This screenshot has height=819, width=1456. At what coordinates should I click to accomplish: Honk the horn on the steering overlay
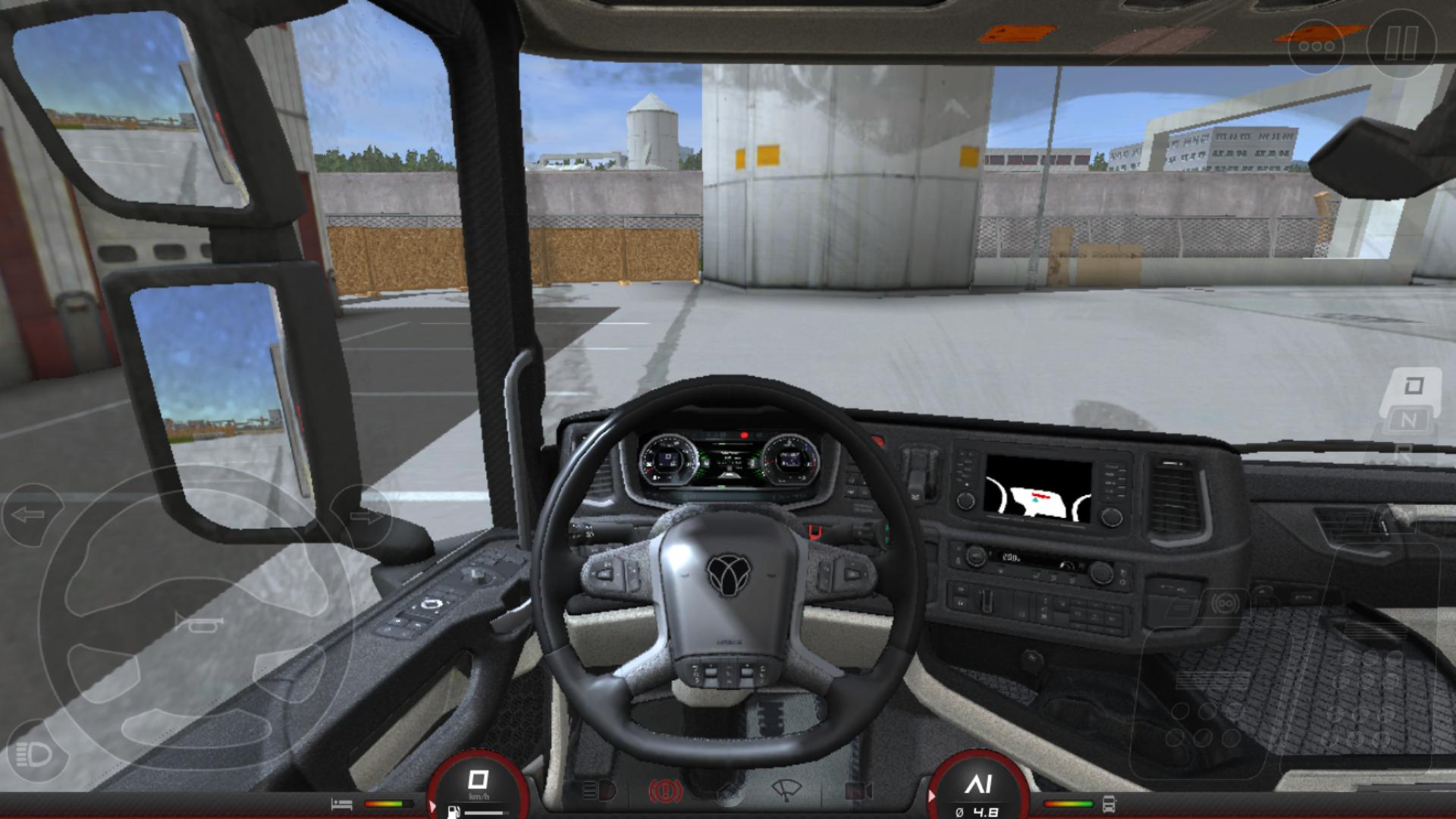pyautogui.click(x=199, y=623)
